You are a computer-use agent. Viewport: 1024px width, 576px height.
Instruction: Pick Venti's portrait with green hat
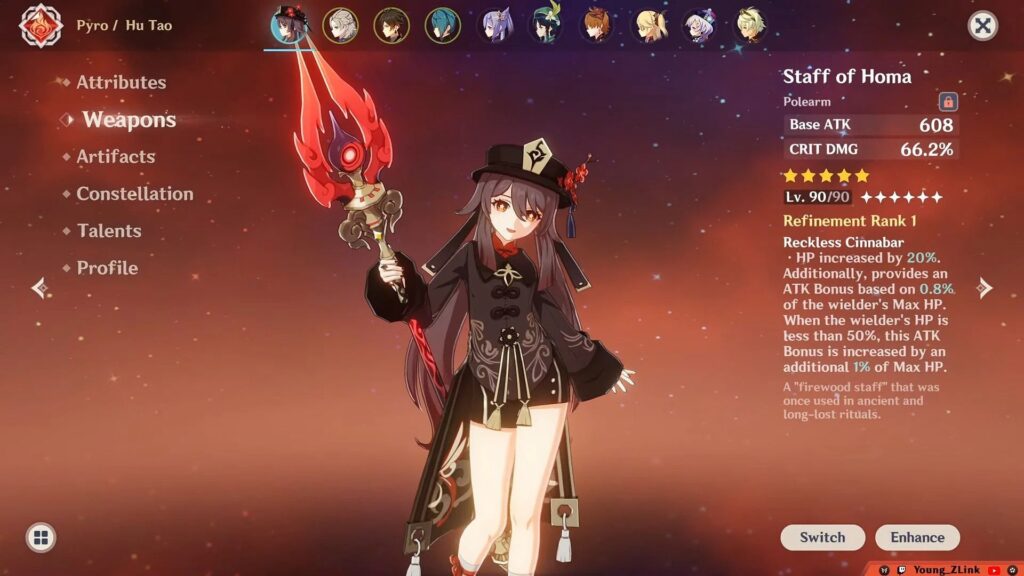545,25
